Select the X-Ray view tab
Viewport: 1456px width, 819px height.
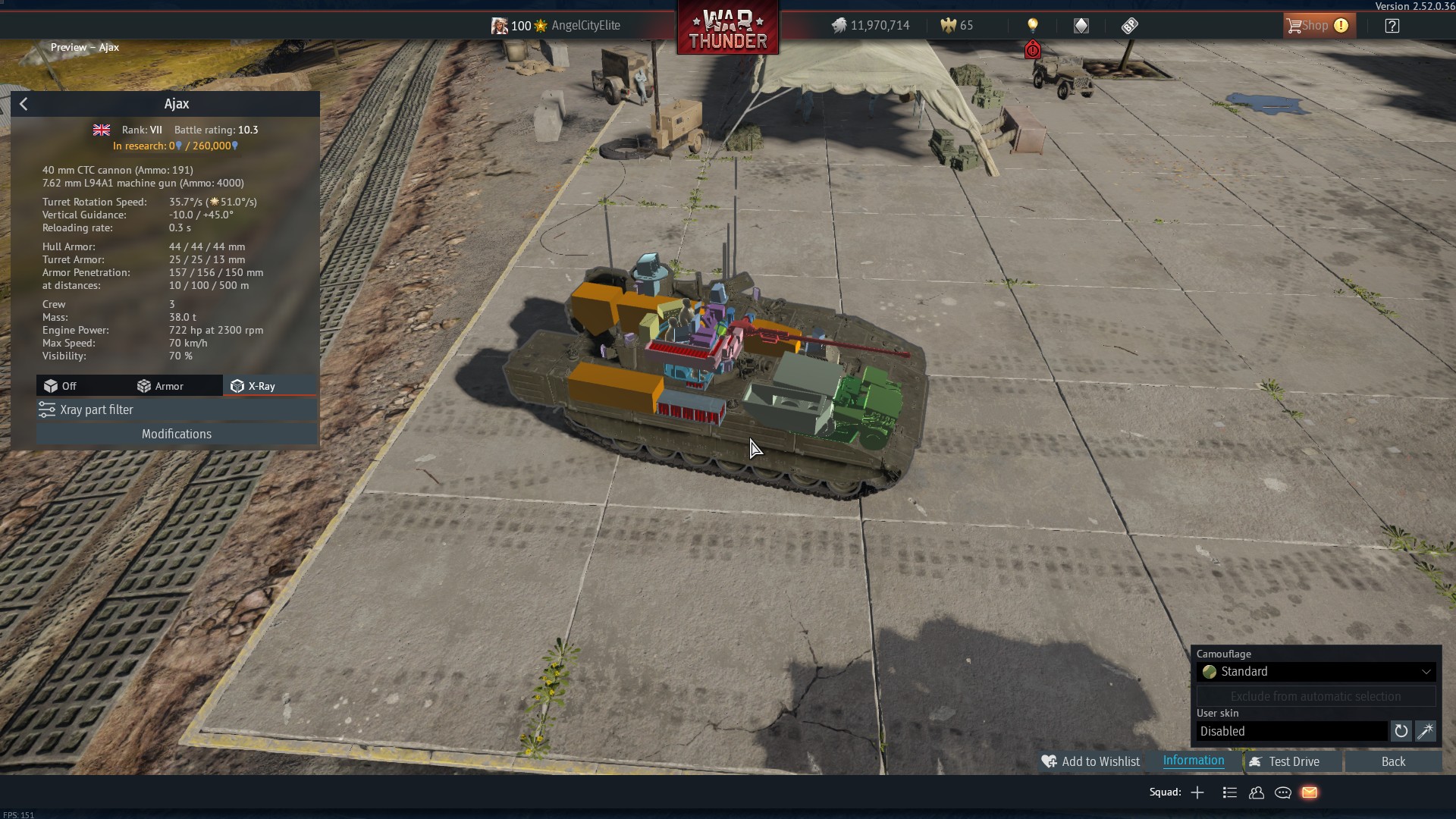click(x=254, y=386)
